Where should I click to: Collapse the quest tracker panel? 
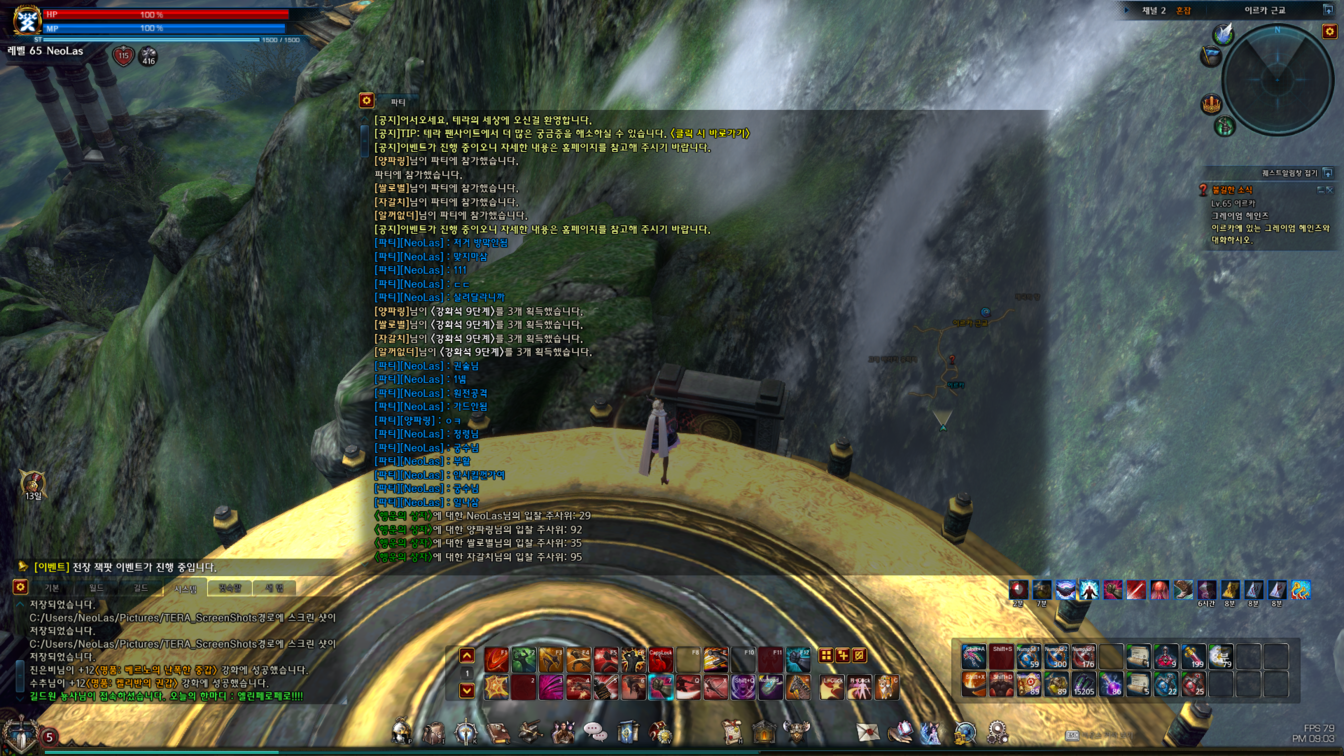1327,173
